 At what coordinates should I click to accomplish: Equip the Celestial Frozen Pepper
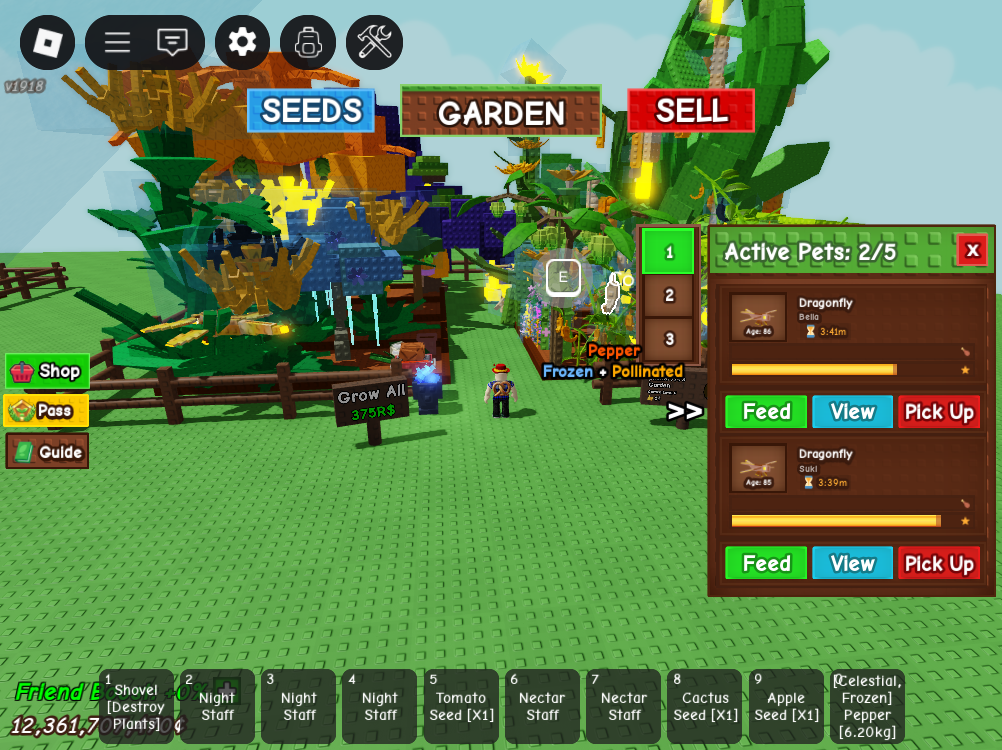tap(867, 707)
